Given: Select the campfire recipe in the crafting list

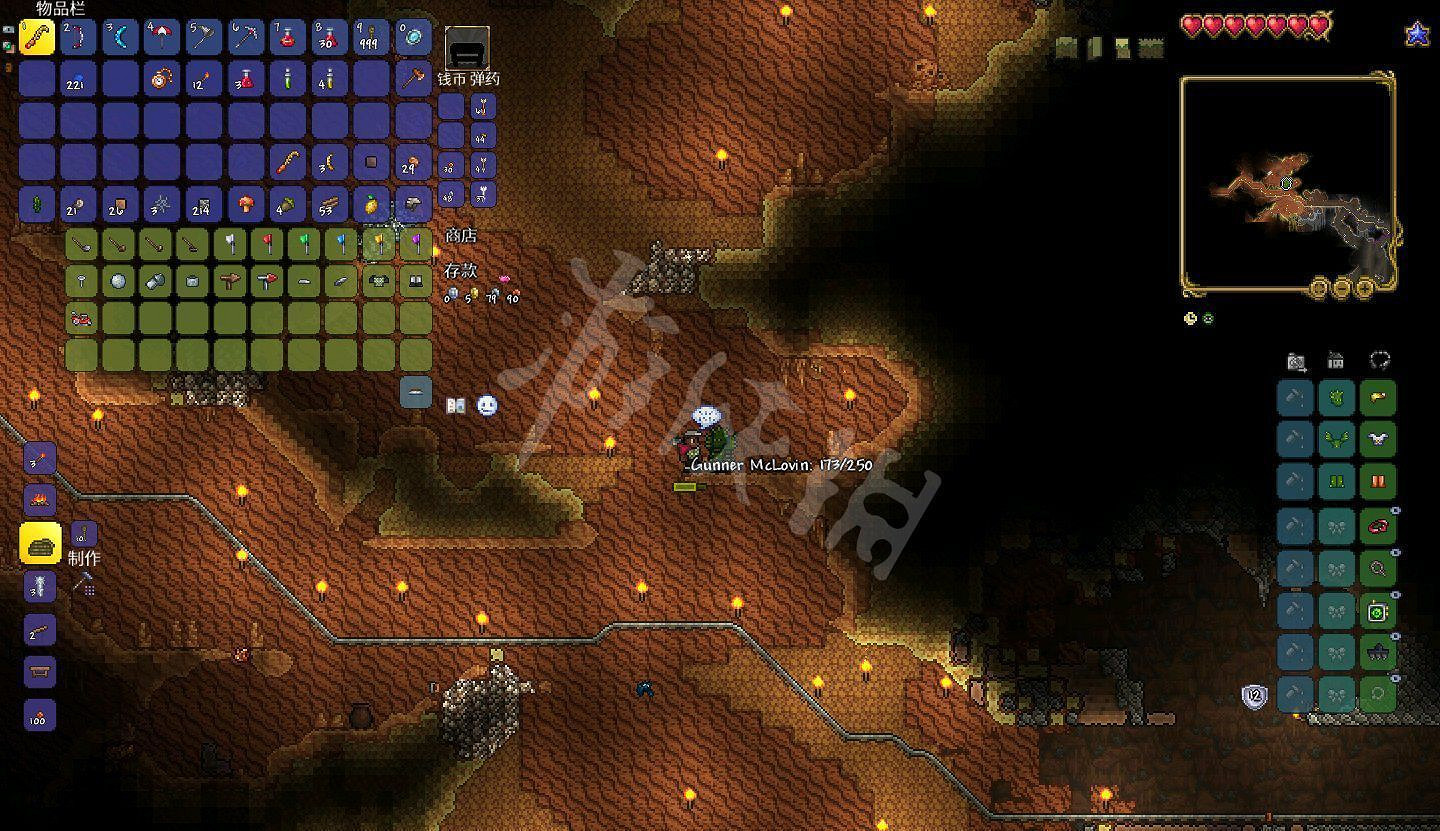Looking at the screenshot, I should (38, 498).
